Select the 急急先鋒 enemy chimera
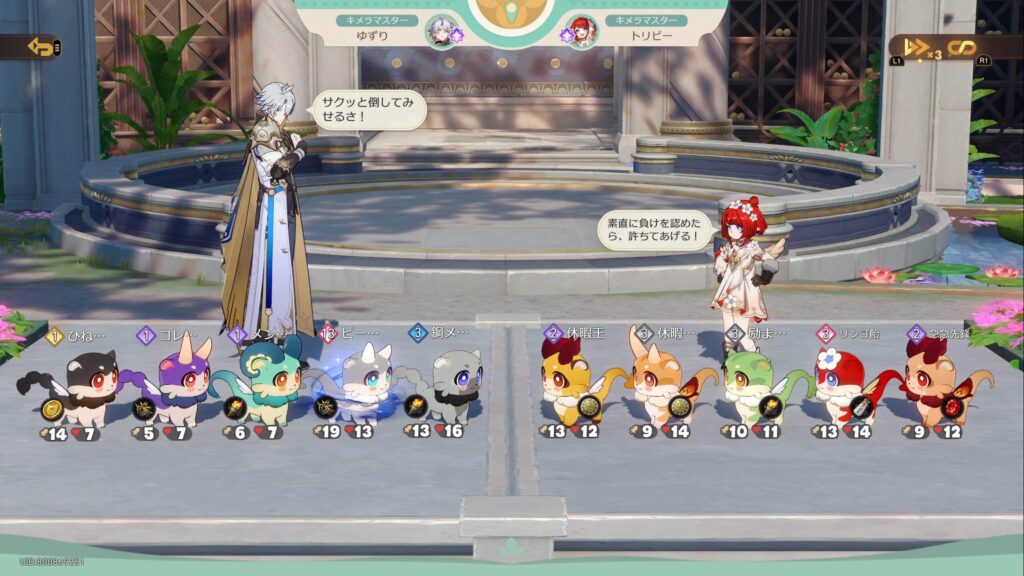 coord(938,385)
